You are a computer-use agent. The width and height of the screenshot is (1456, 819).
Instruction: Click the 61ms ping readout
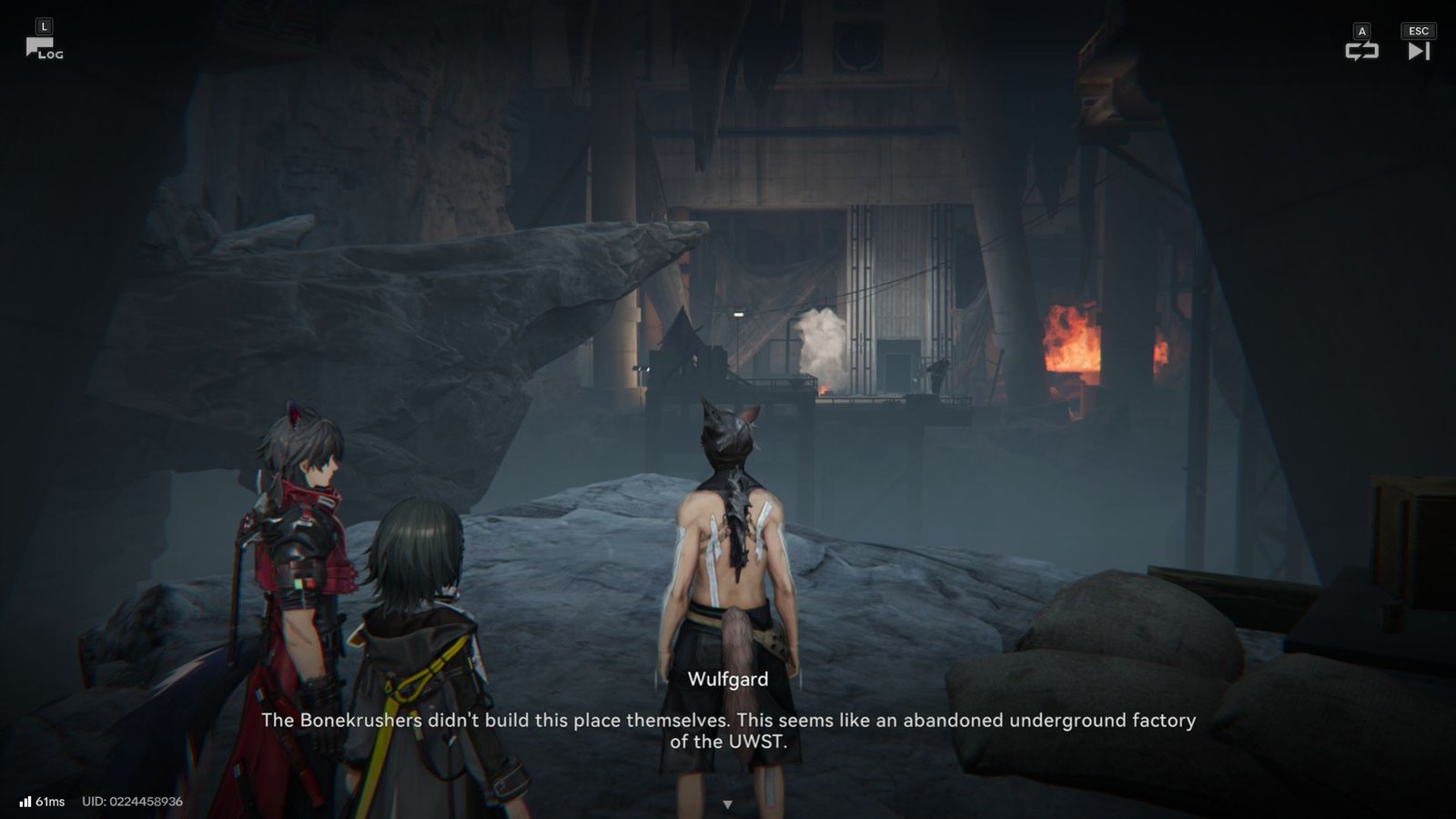pyautogui.click(x=51, y=802)
